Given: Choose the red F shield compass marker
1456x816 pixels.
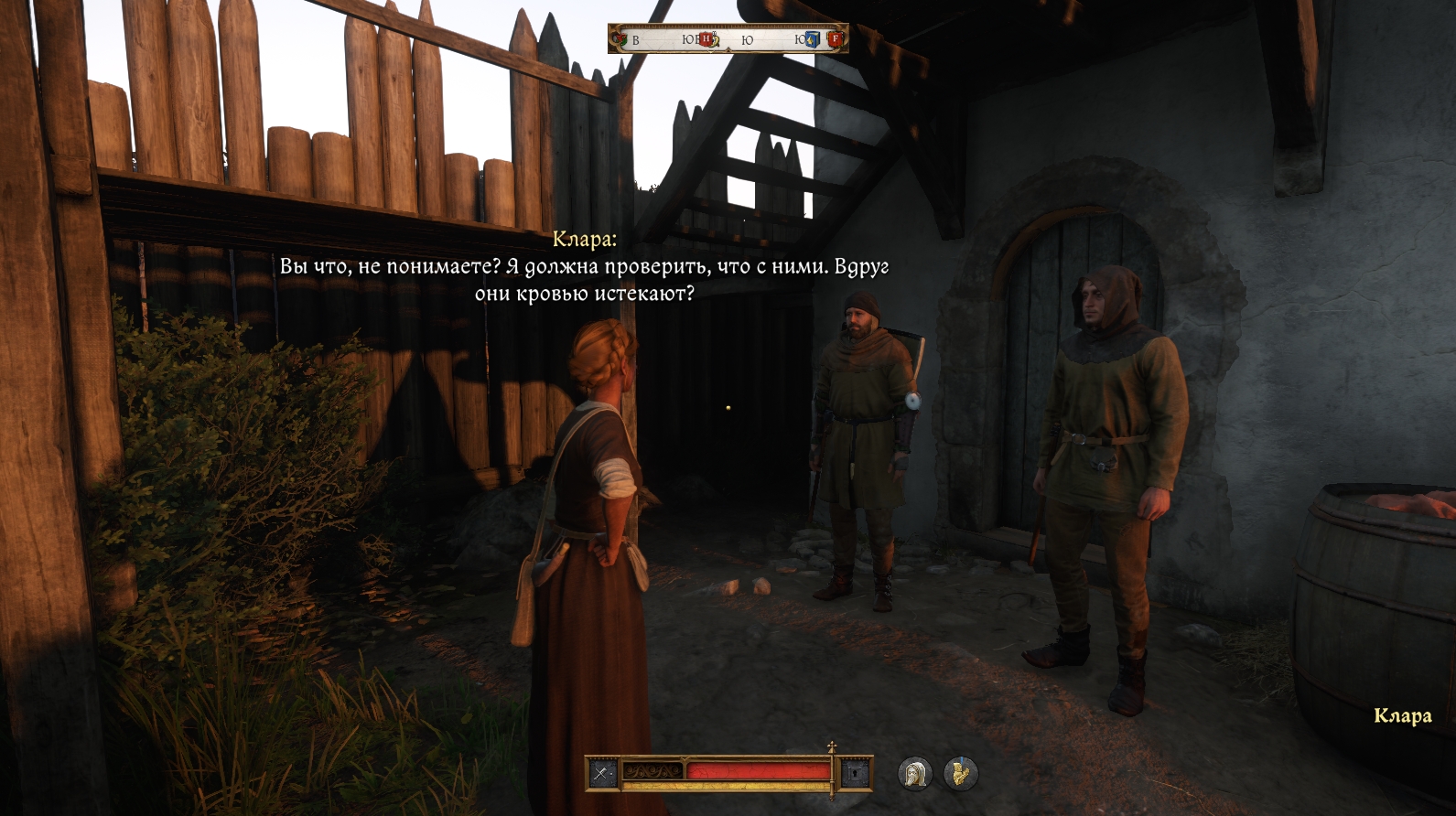Looking at the screenshot, I should [x=835, y=39].
